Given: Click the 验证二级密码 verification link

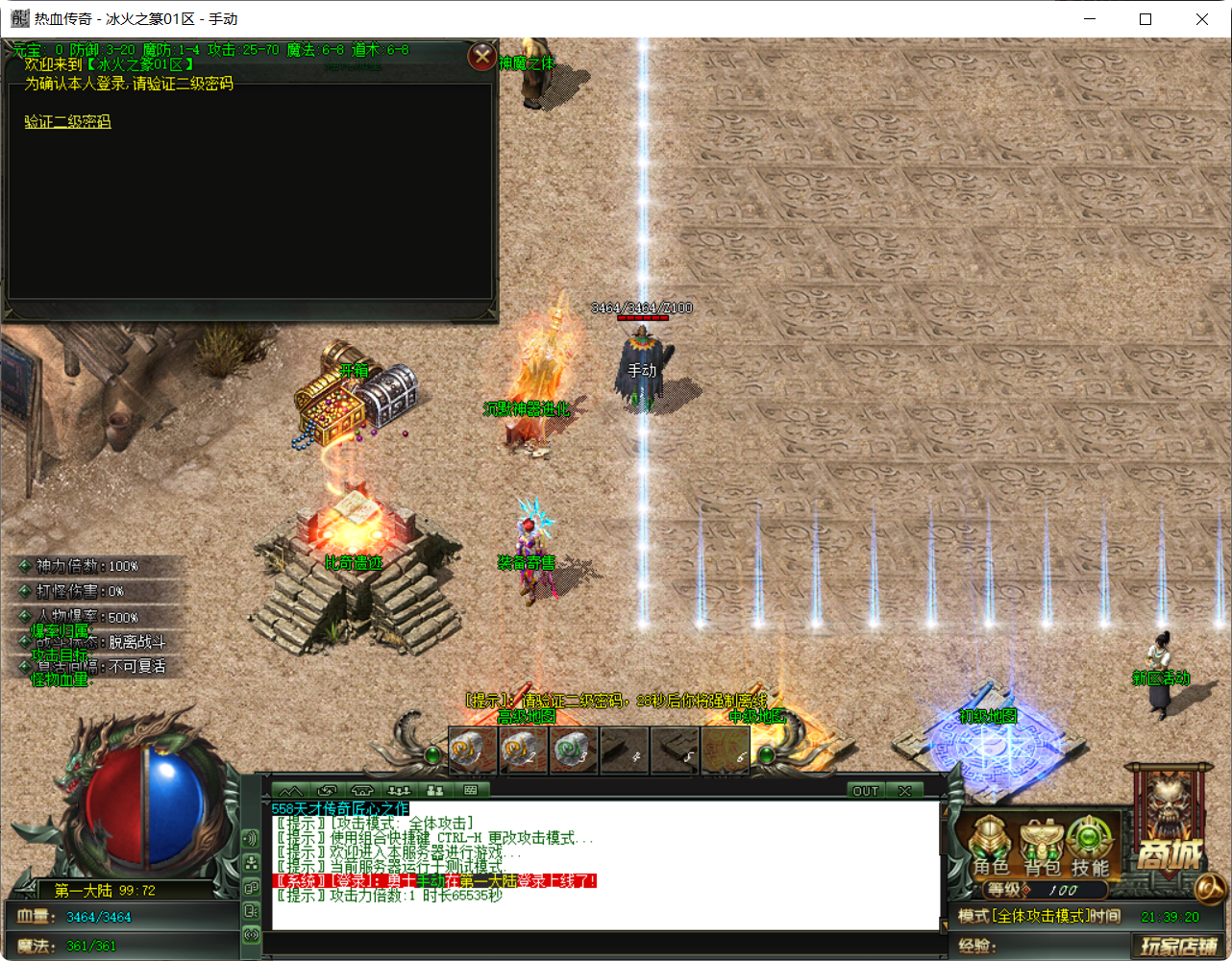Looking at the screenshot, I should [67, 123].
